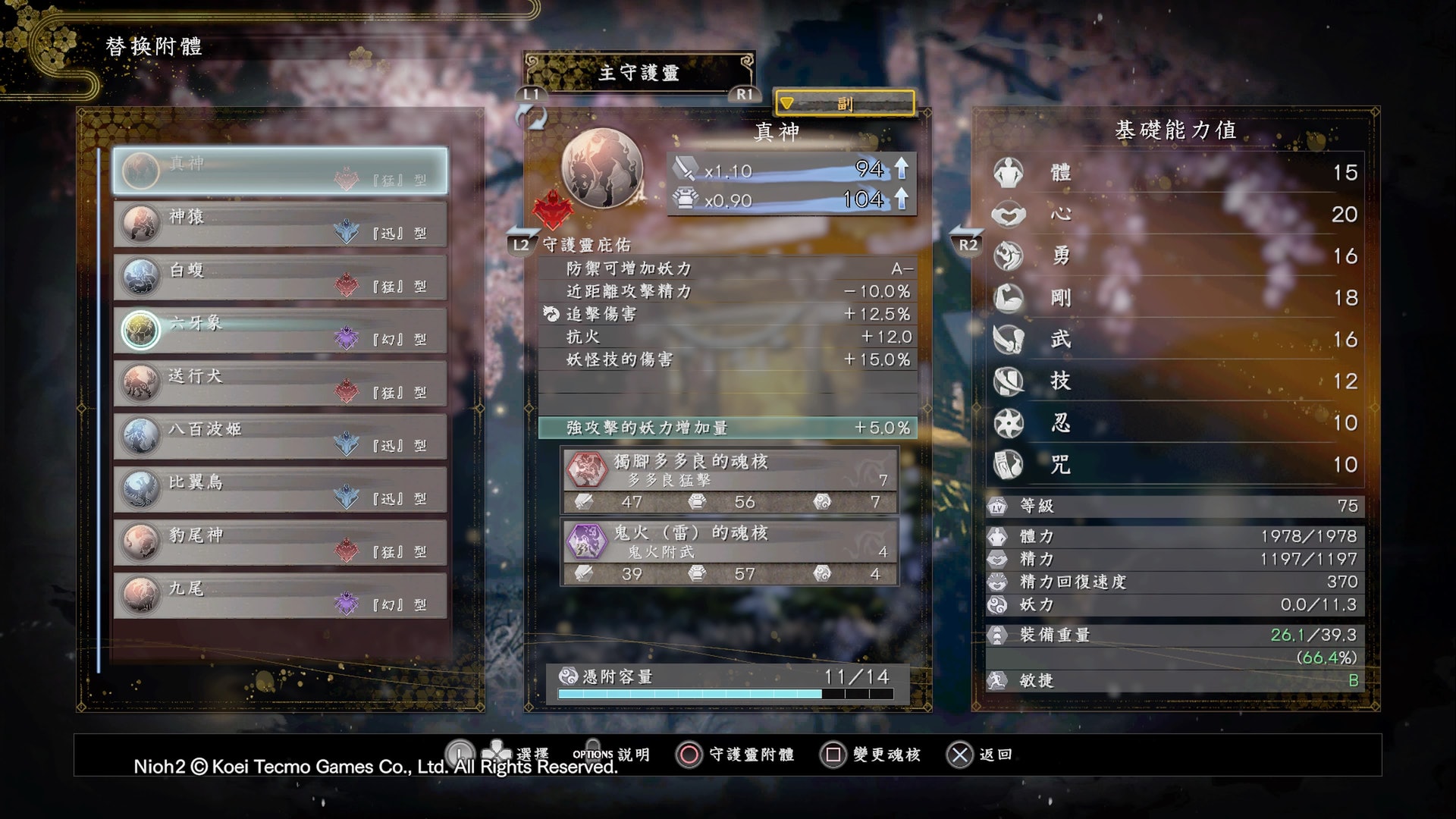Switch to the 副 guardian tab
The height and width of the screenshot is (819, 1456).
point(844,103)
